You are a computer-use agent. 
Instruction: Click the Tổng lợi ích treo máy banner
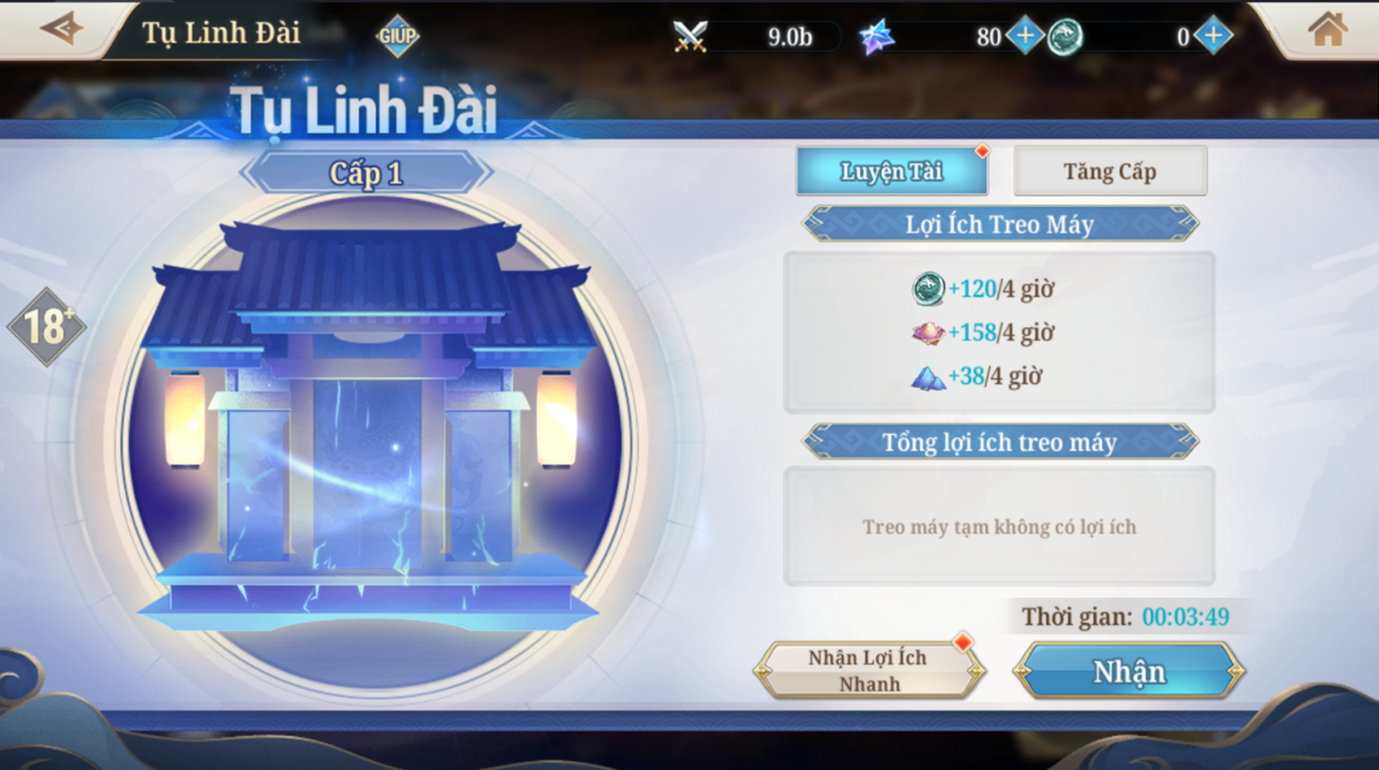tap(998, 442)
